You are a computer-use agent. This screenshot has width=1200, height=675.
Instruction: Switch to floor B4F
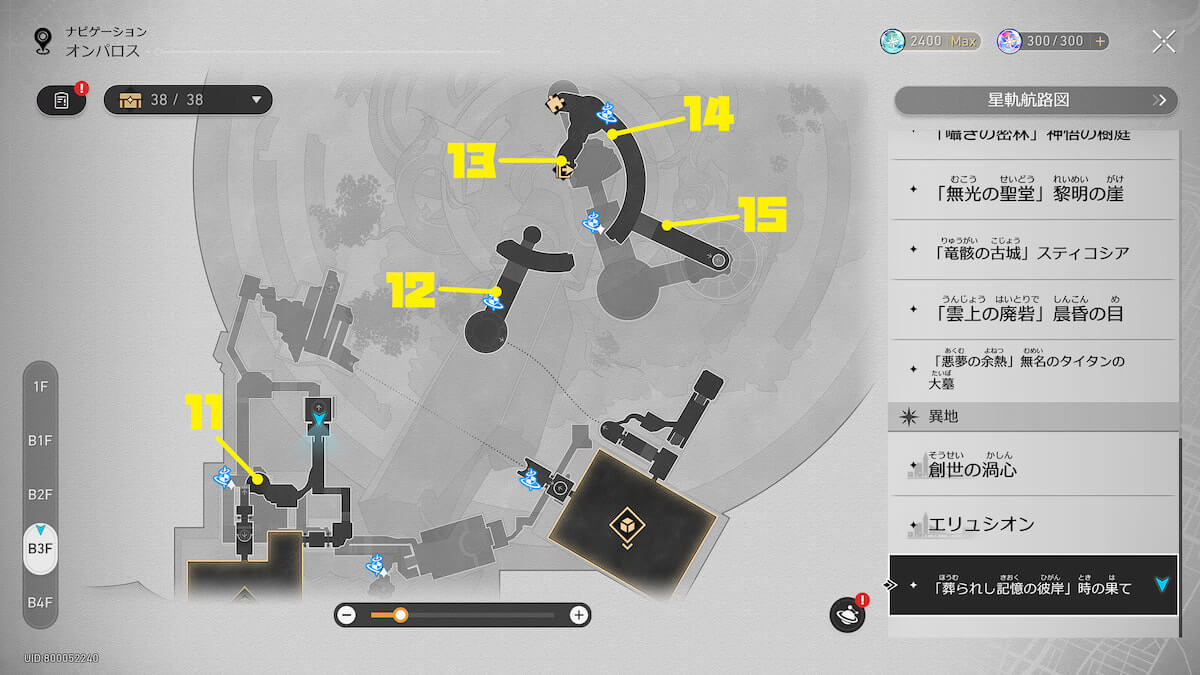[x=40, y=602]
